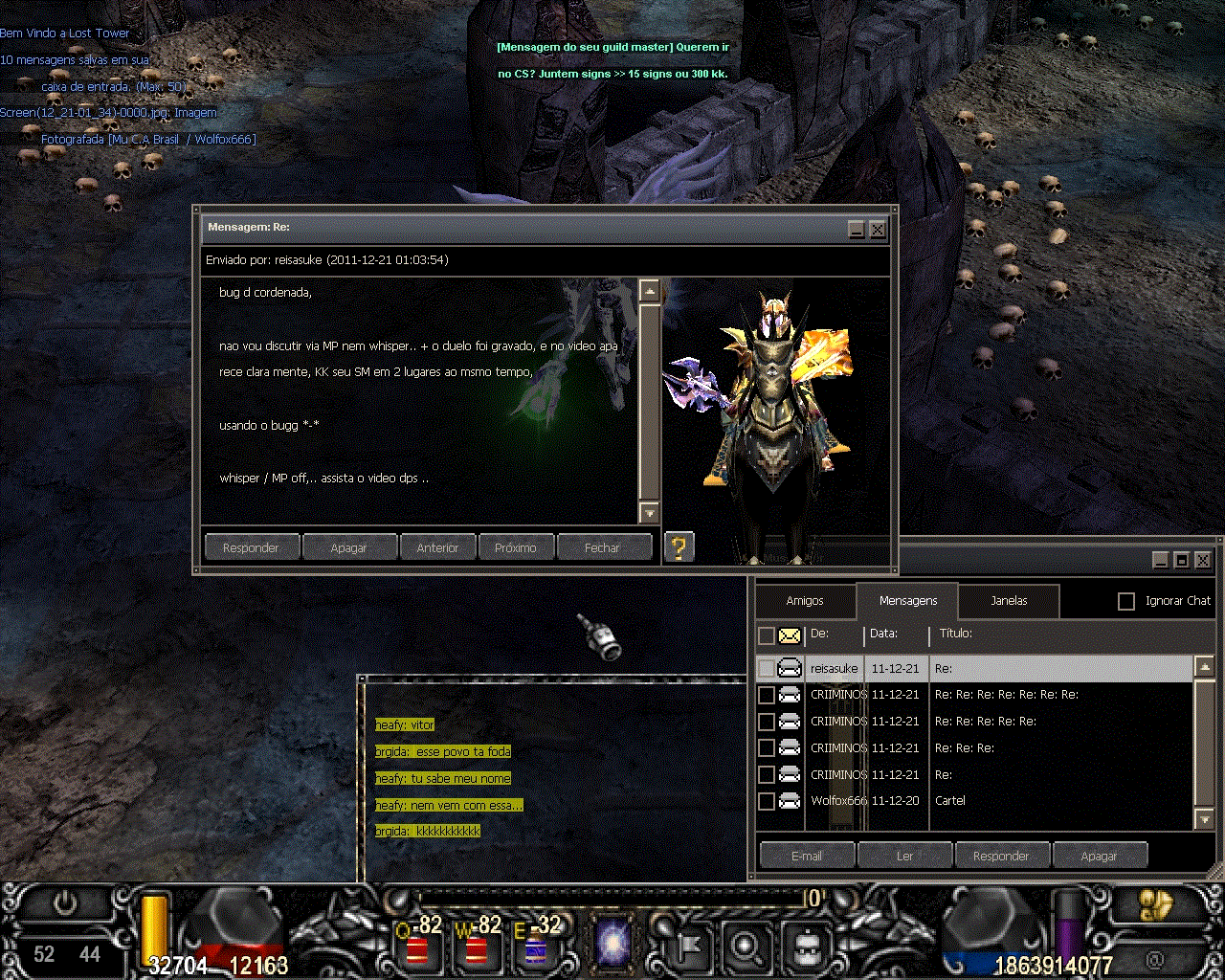
Task: Click the Ler button
Action: pyautogui.click(x=904, y=856)
